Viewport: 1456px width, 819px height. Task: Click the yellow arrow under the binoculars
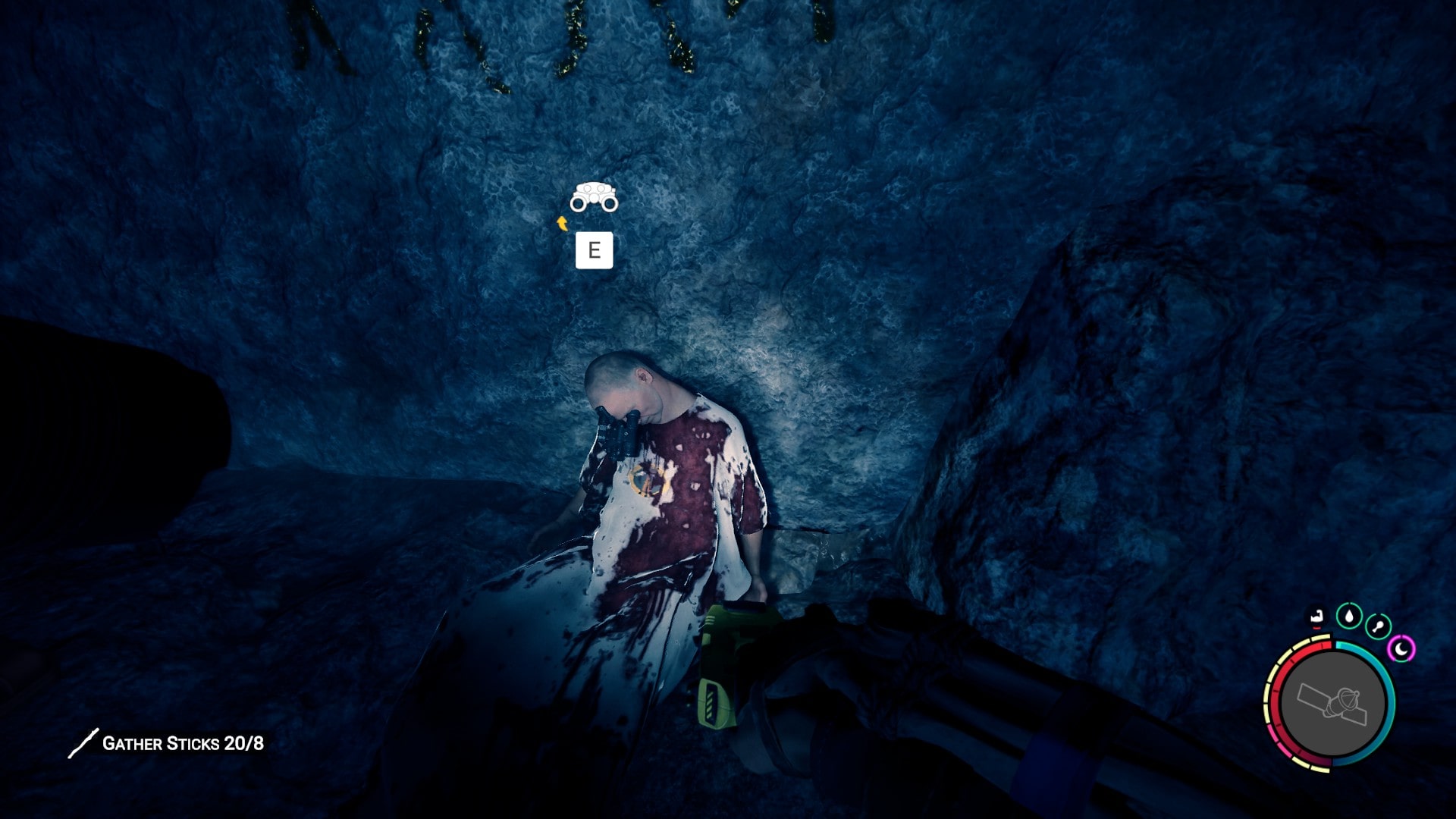[563, 222]
